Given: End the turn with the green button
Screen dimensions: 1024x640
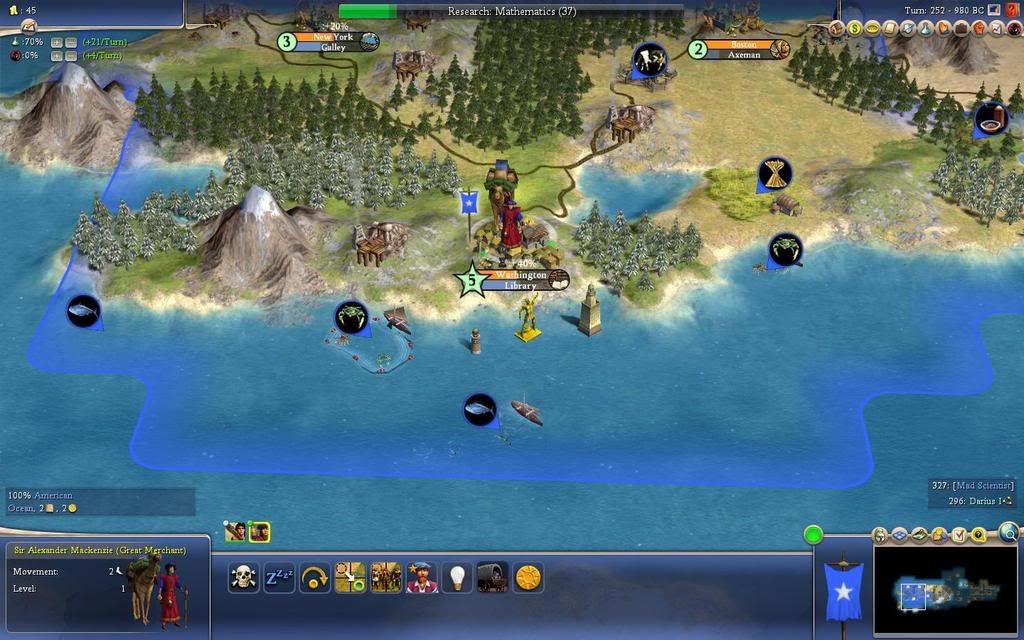Looking at the screenshot, I should click(813, 534).
